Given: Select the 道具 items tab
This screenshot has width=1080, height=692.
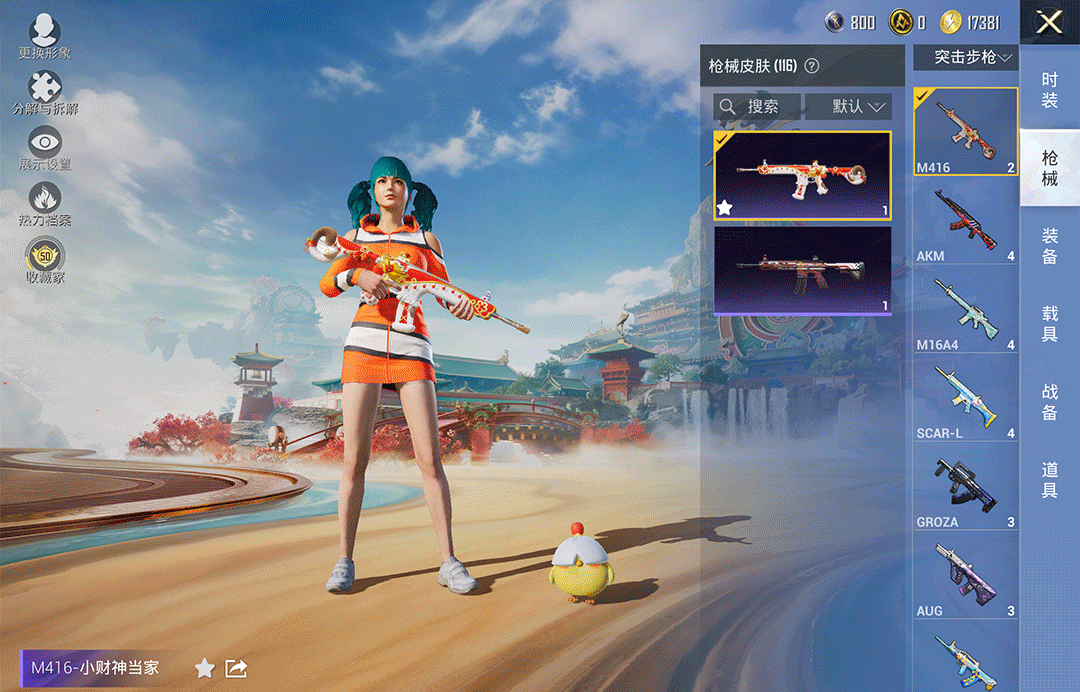Looking at the screenshot, I should tap(1049, 480).
